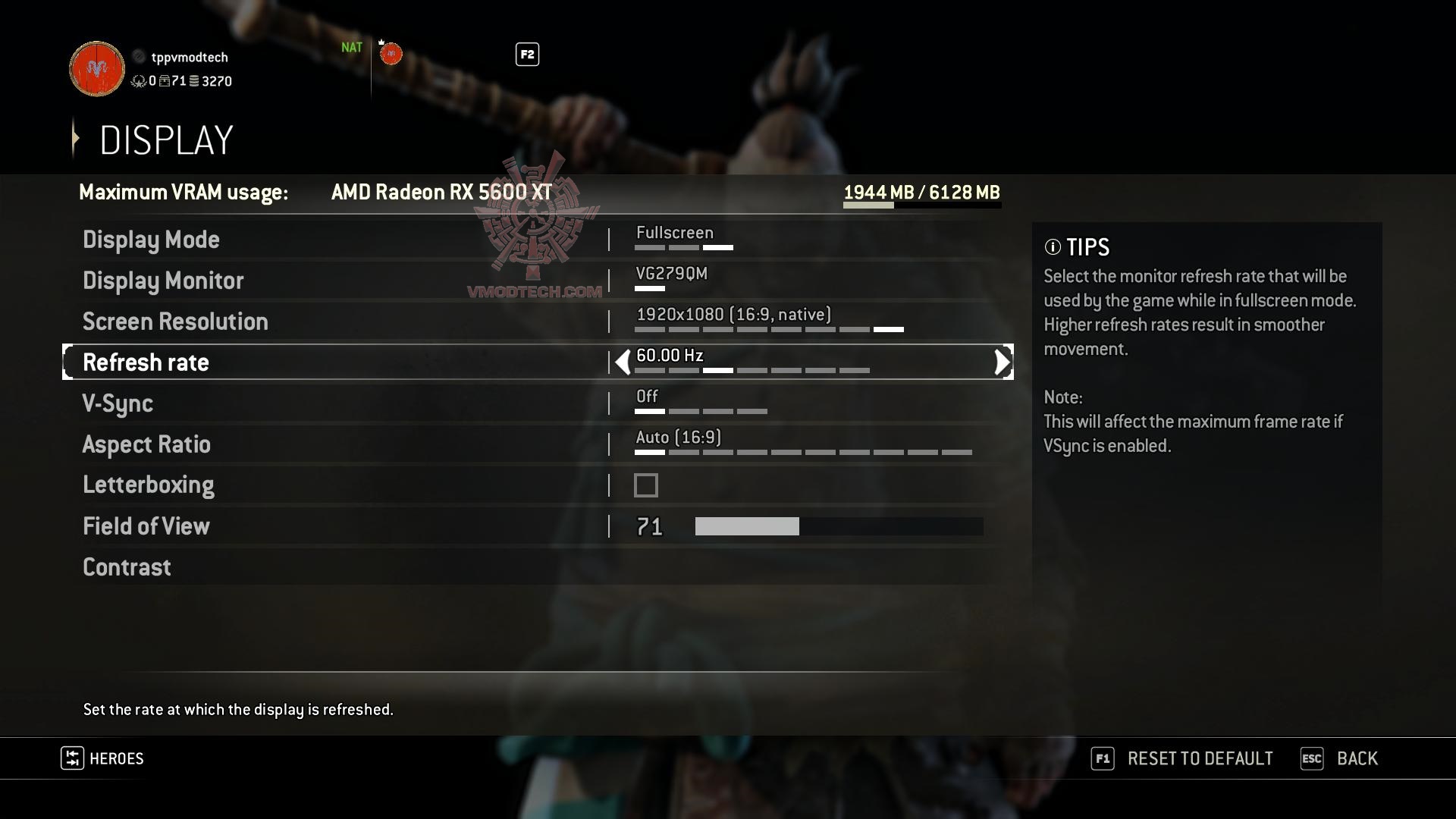
Task: Click the left arrow for Refresh rate
Action: click(623, 362)
